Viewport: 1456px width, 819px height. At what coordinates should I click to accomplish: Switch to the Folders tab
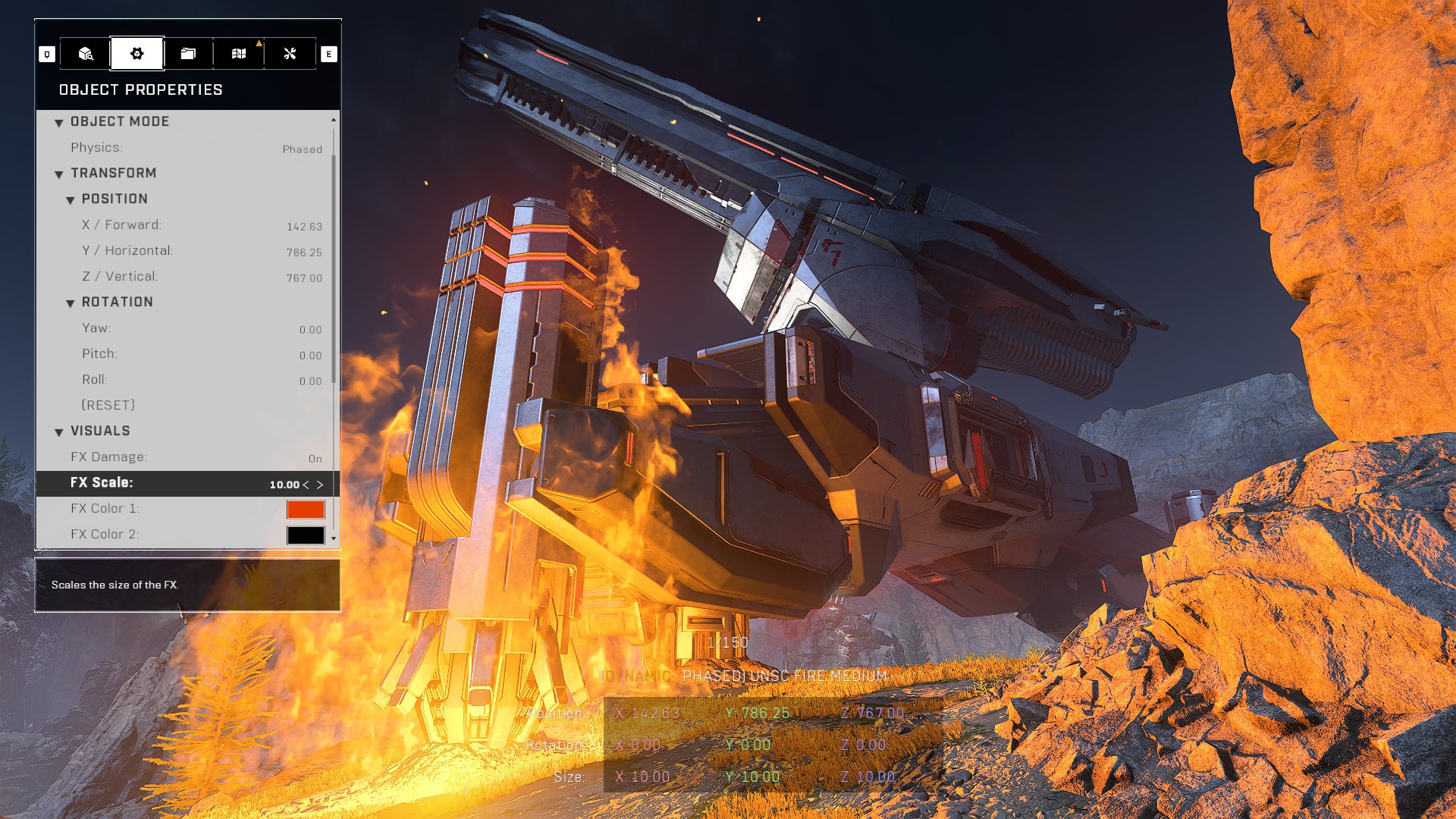(x=188, y=54)
